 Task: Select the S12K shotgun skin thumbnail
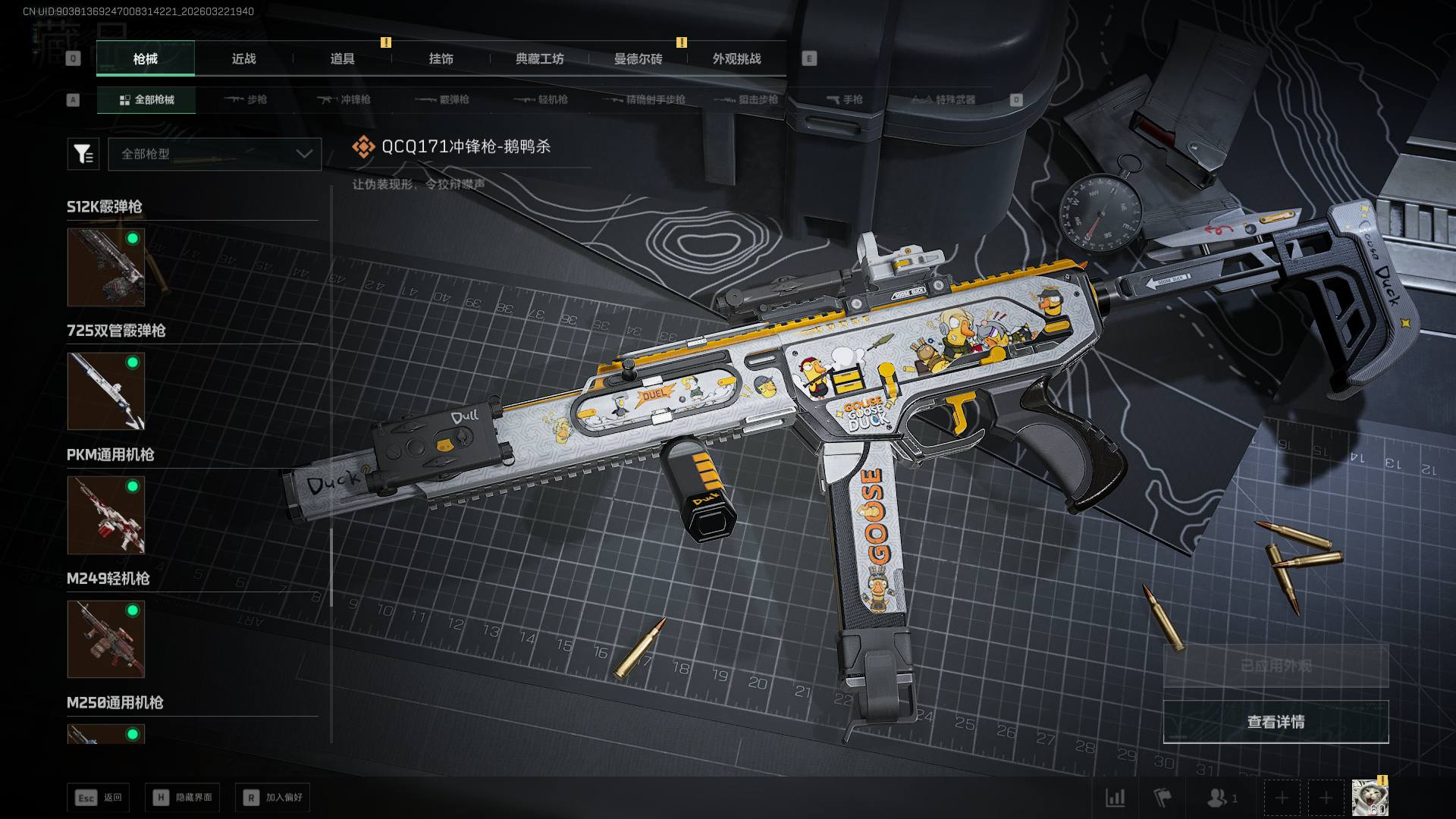pos(106,267)
